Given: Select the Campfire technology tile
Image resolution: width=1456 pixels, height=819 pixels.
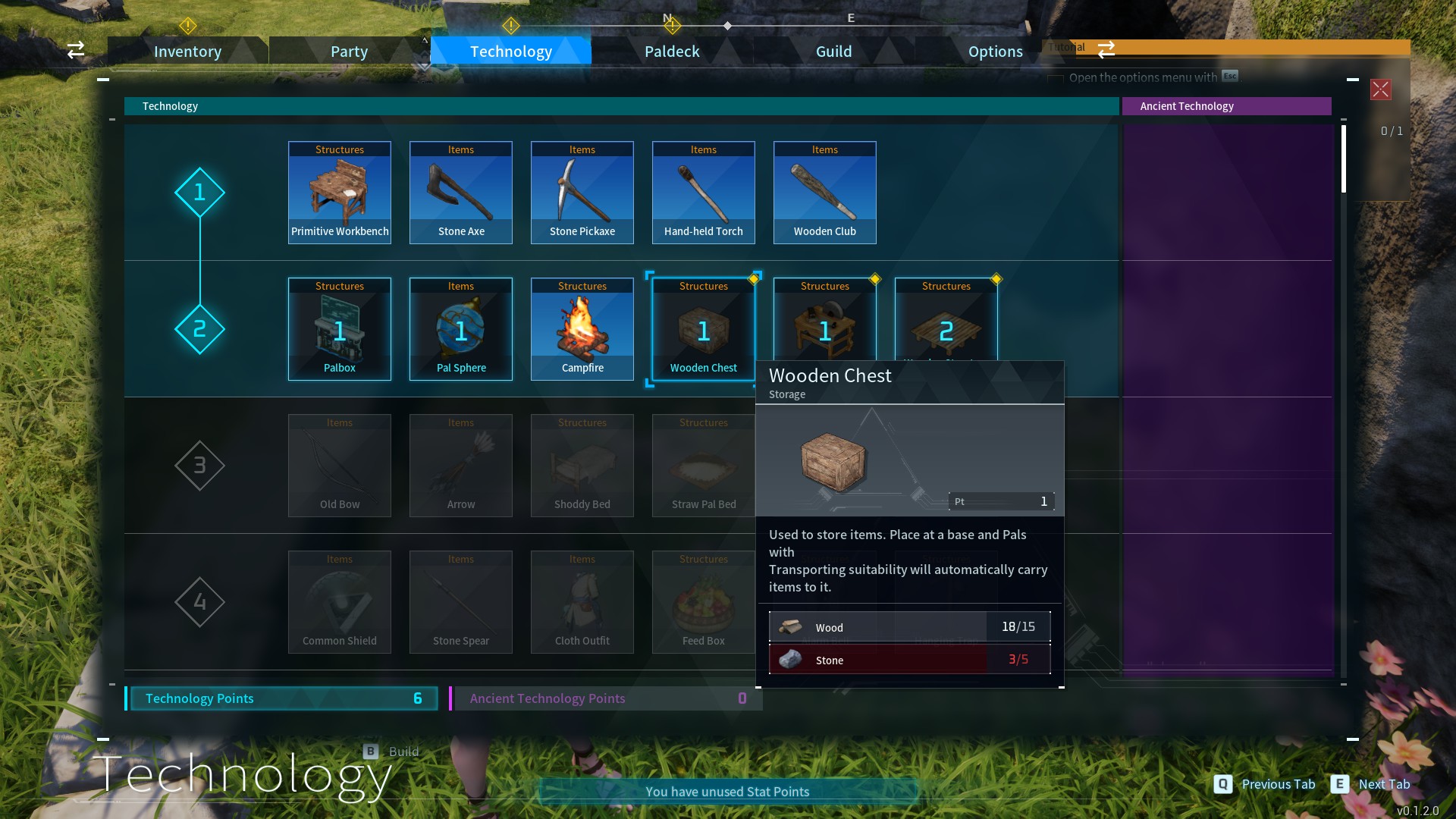Looking at the screenshot, I should (582, 329).
